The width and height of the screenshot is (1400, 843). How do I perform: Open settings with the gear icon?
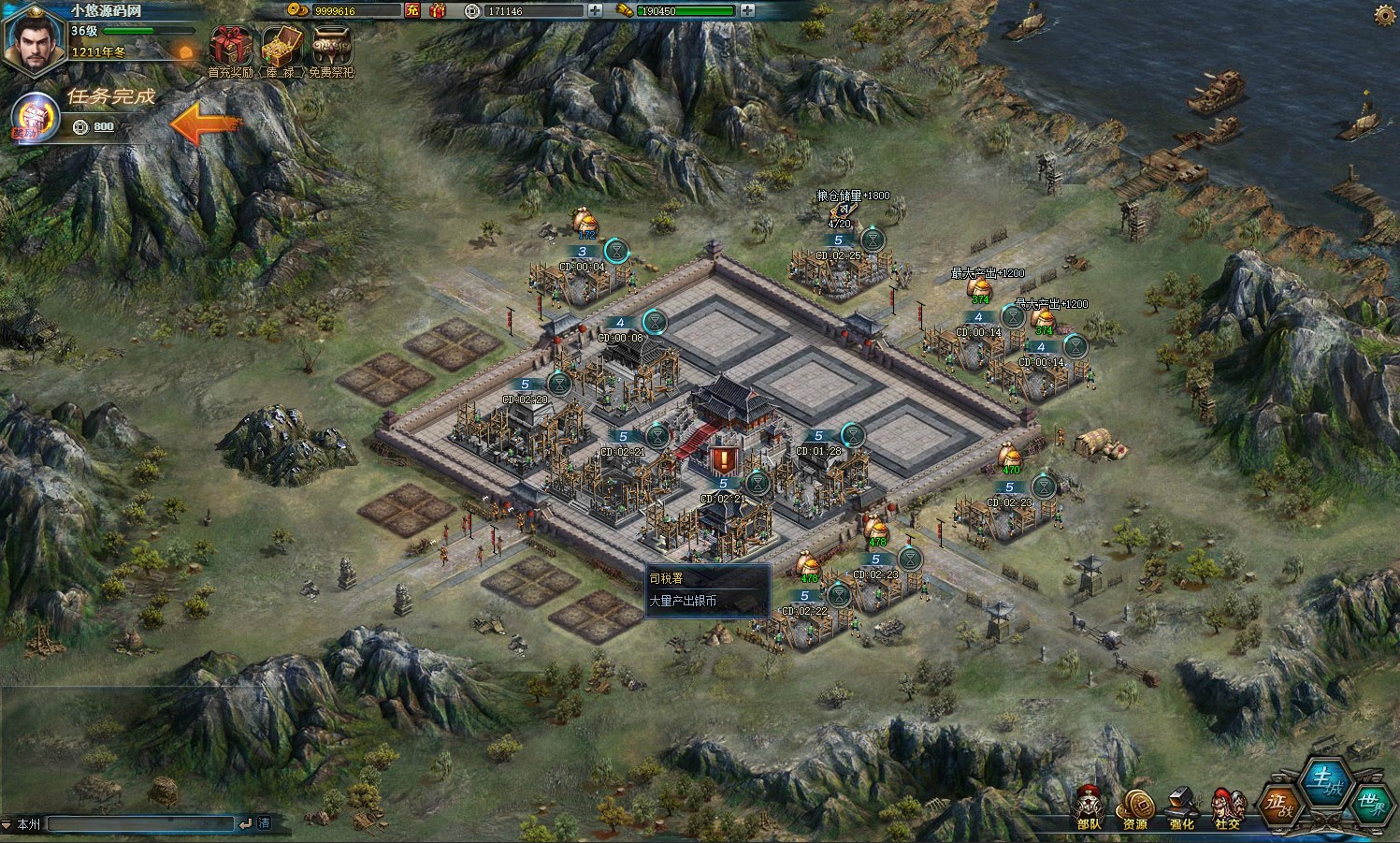(x=1385, y=14)
